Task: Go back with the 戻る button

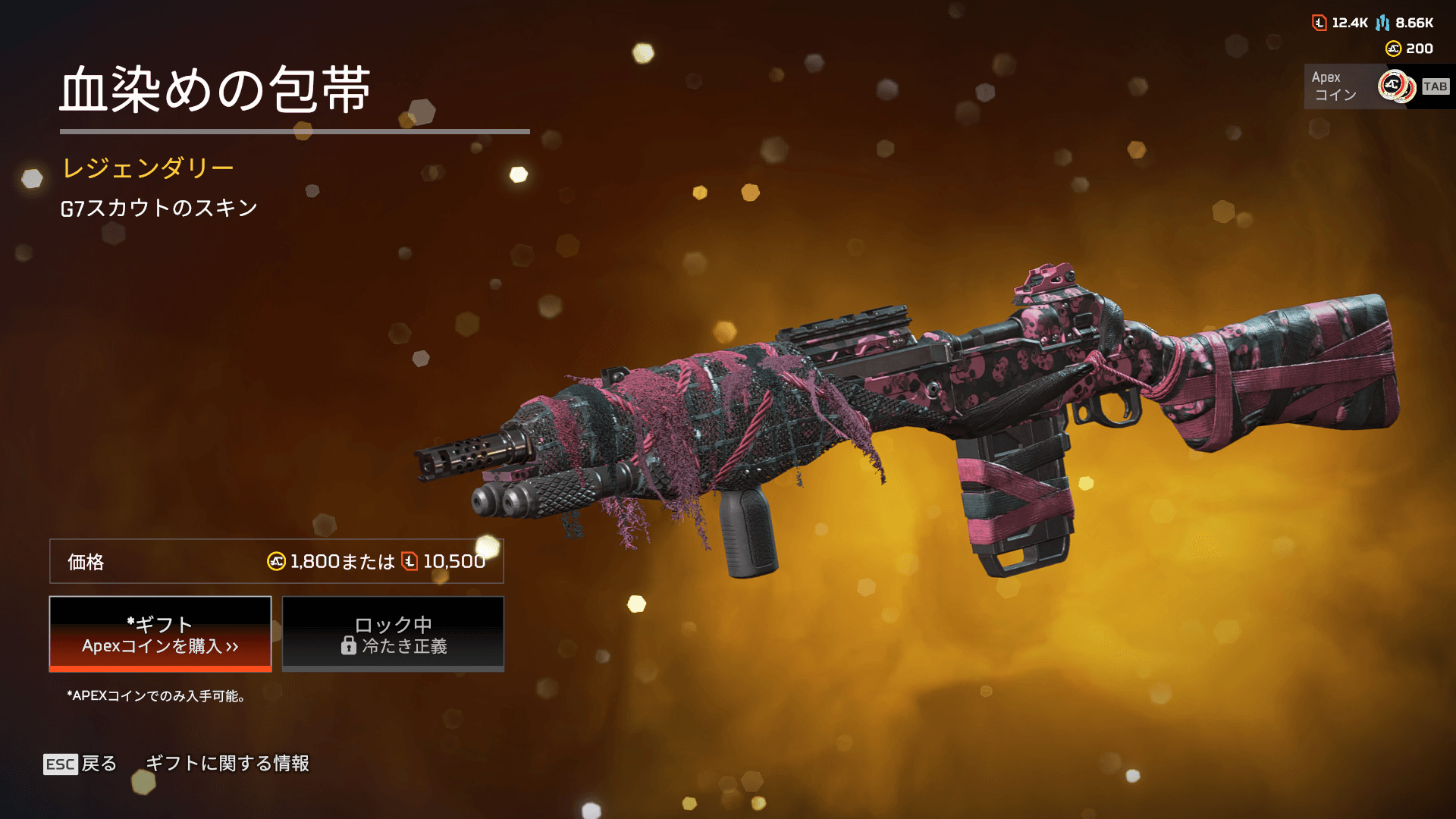Action: pyautogui.click(x=80, y=764)
